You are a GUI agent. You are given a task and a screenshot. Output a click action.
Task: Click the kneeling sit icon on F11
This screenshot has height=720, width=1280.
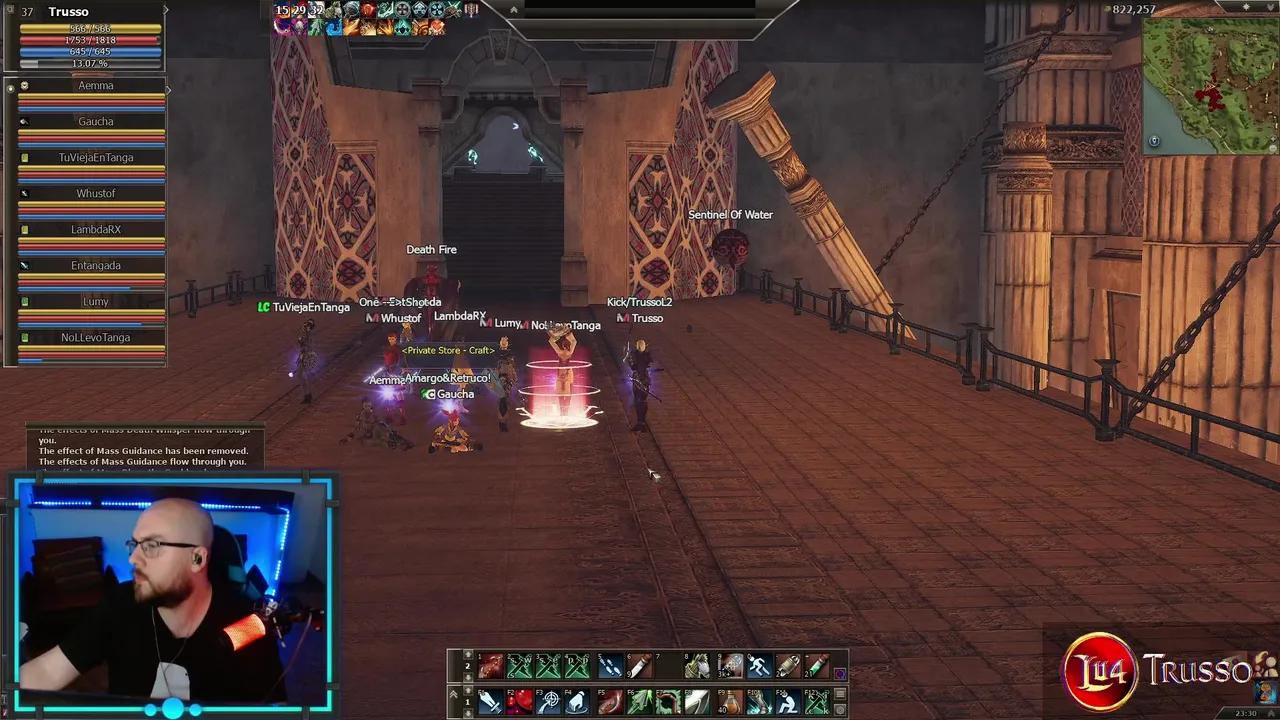point(789,702)
